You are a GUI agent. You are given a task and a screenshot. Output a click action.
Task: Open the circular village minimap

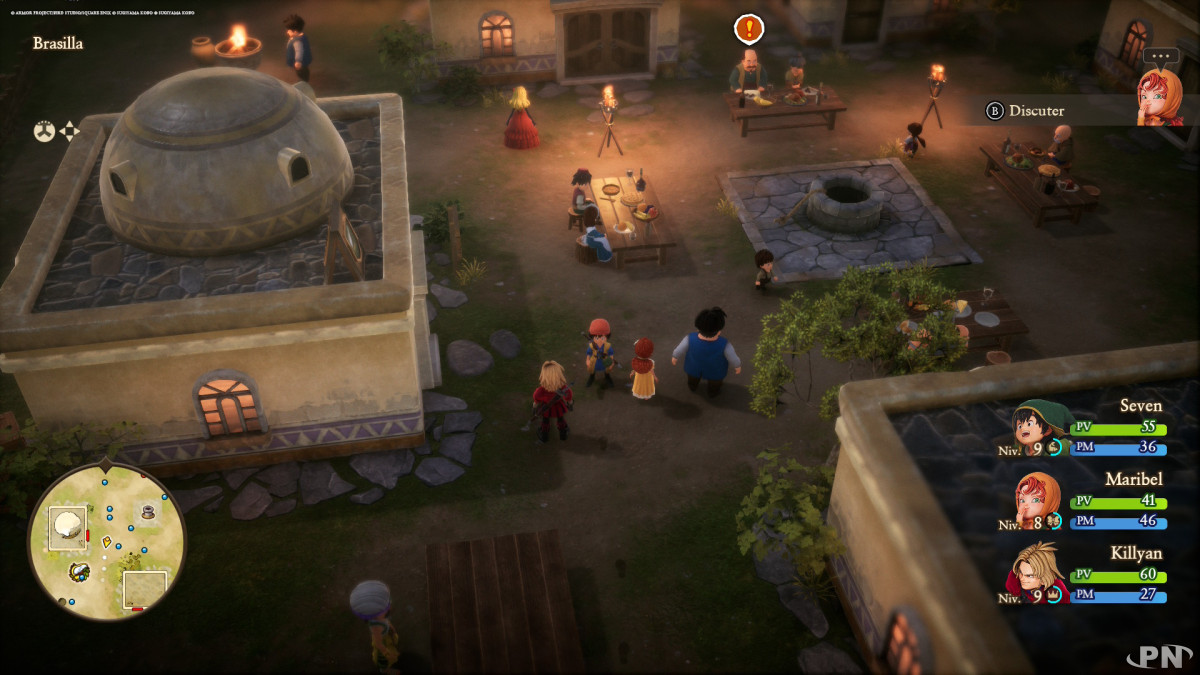[106, 538]
